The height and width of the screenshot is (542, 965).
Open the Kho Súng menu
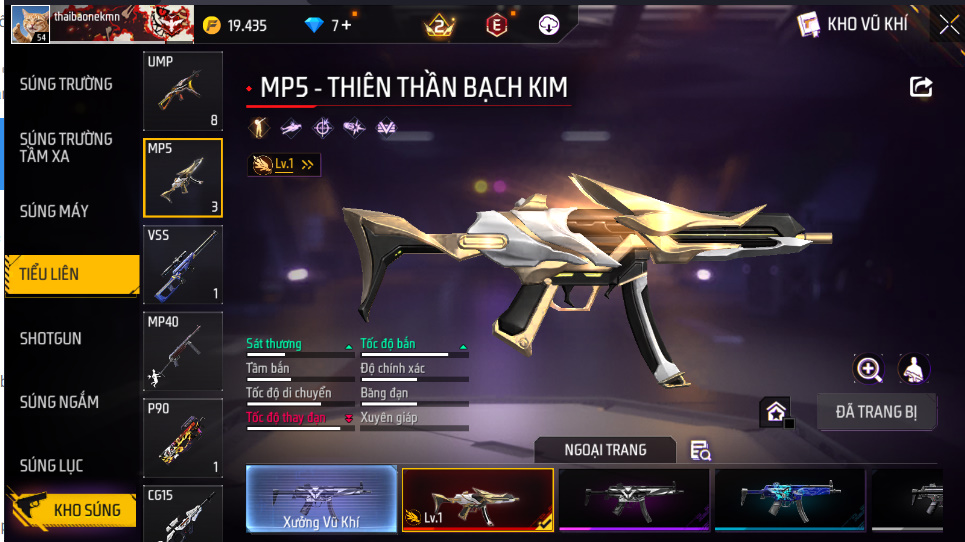pos(72,510)
